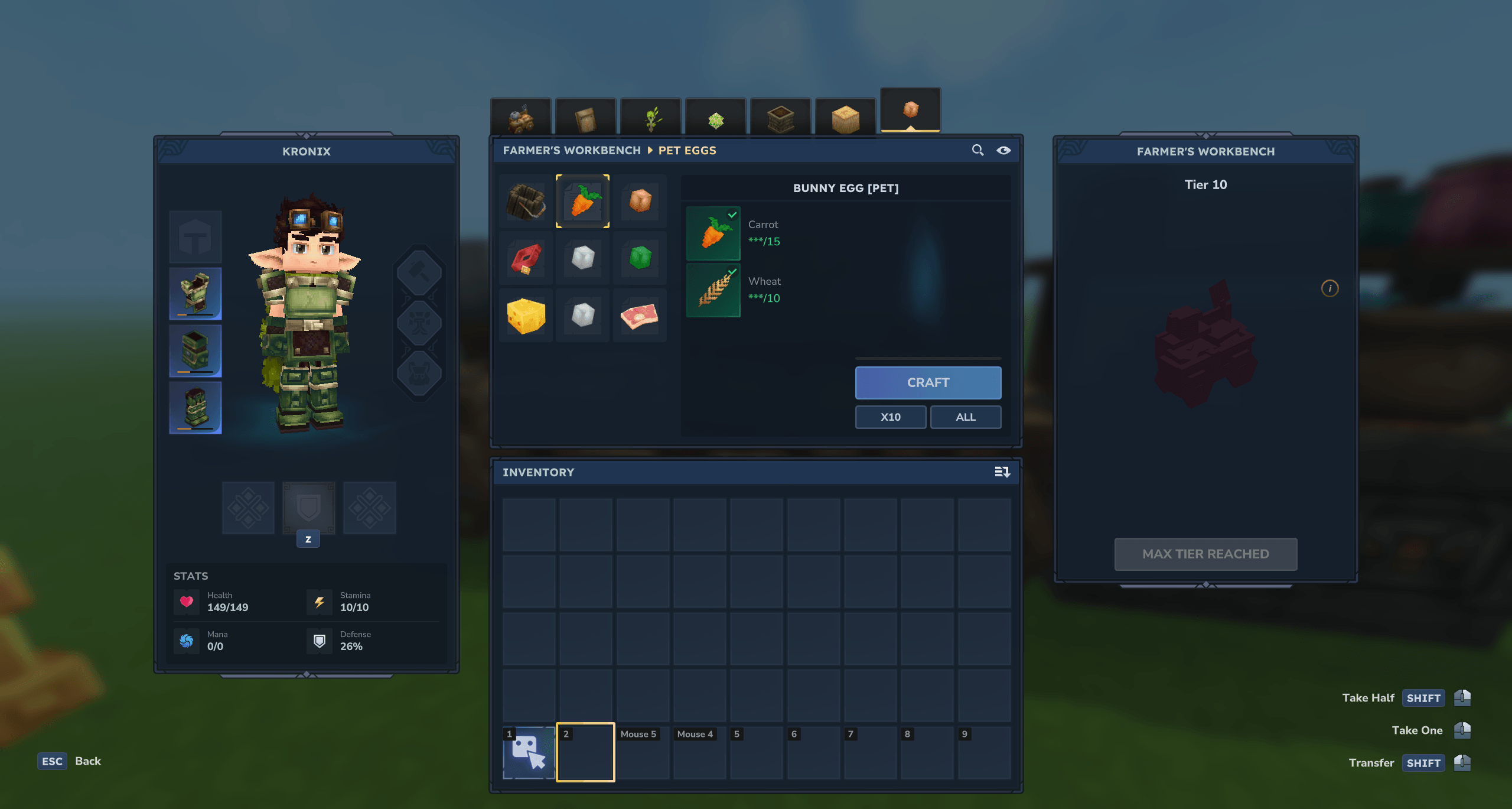Select hotbar slot 1 cursor item

(x=528, y=752)
